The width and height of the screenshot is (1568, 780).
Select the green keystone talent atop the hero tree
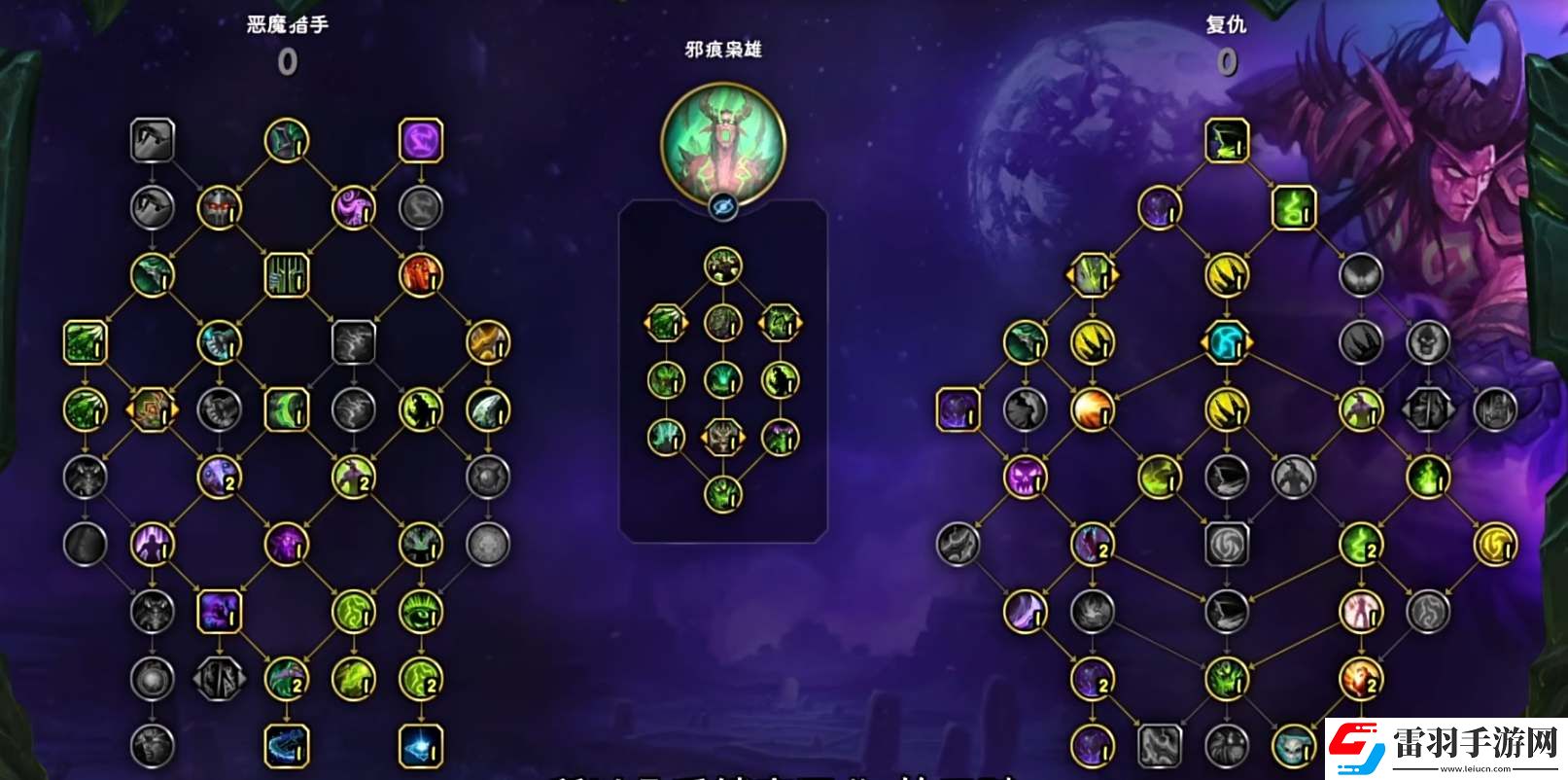click(724, 267)
